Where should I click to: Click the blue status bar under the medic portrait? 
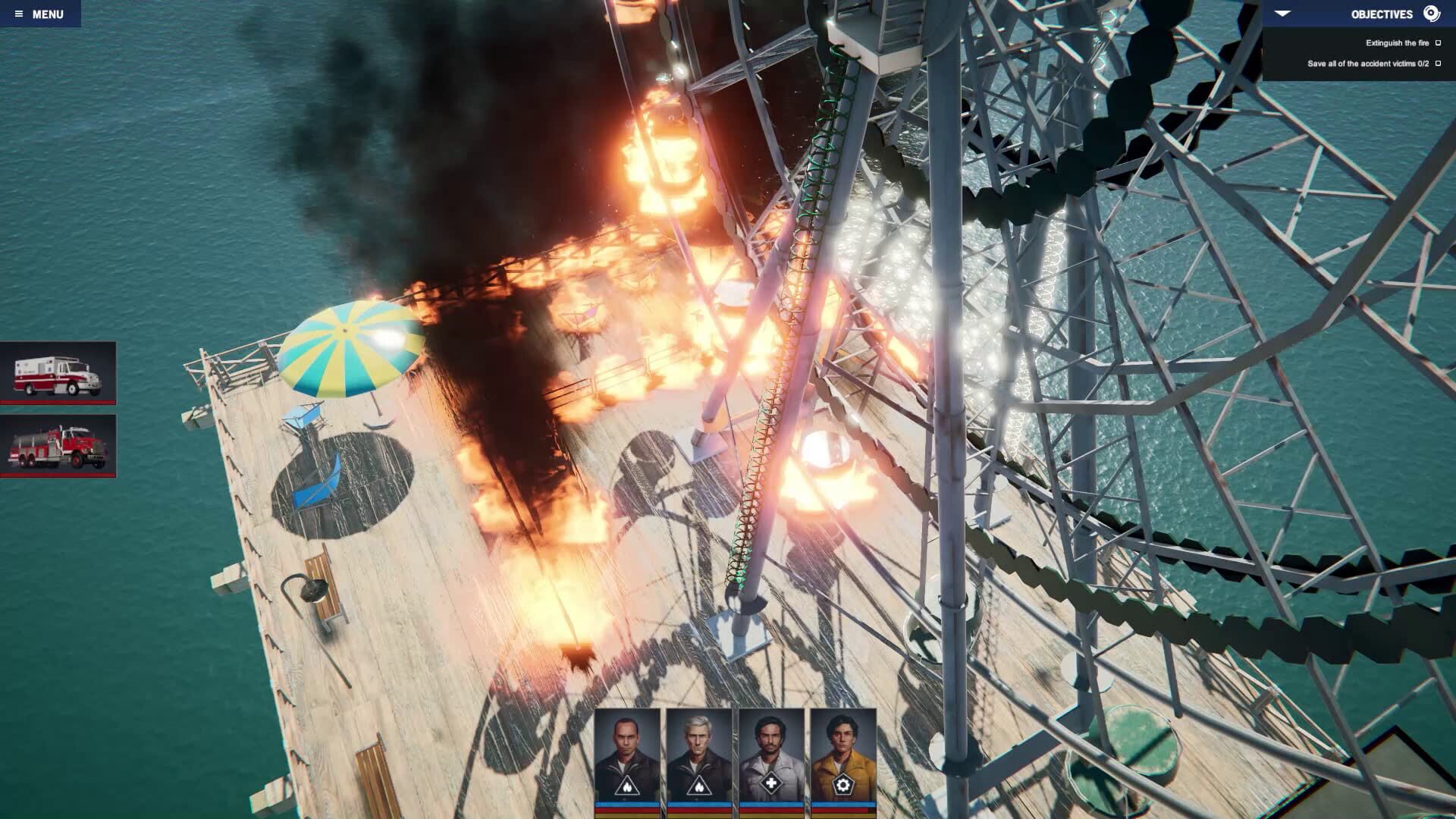771,804
